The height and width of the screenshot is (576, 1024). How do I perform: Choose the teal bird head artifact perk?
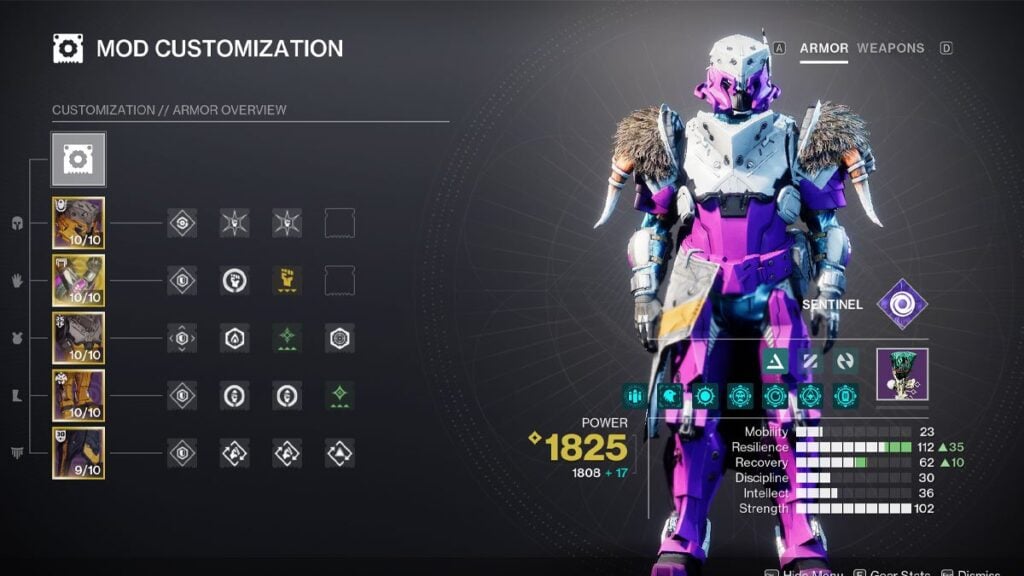(x=670, y=396)
